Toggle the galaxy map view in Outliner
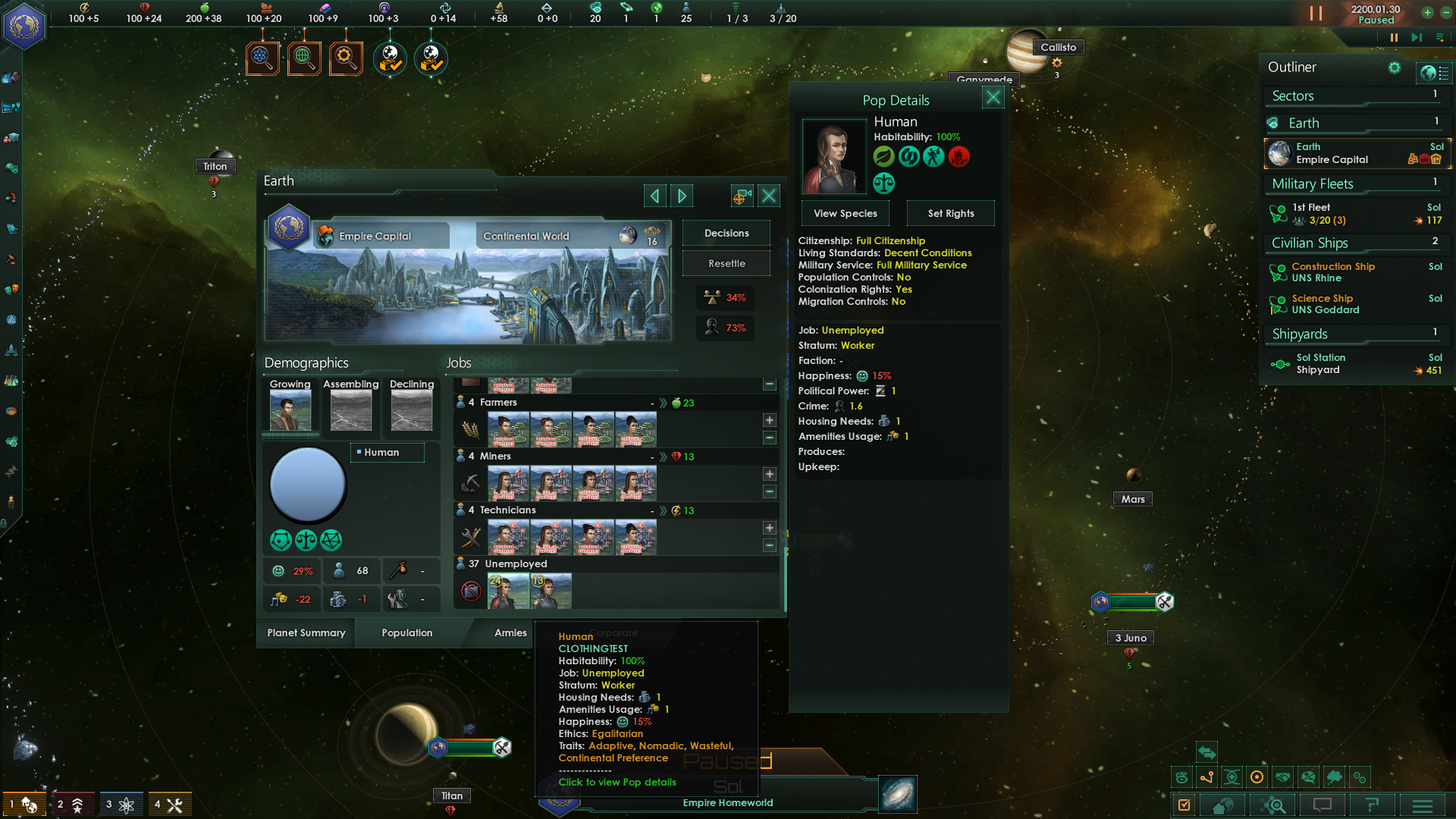This screenshot has height=819, width=1456. point(1436,74)
